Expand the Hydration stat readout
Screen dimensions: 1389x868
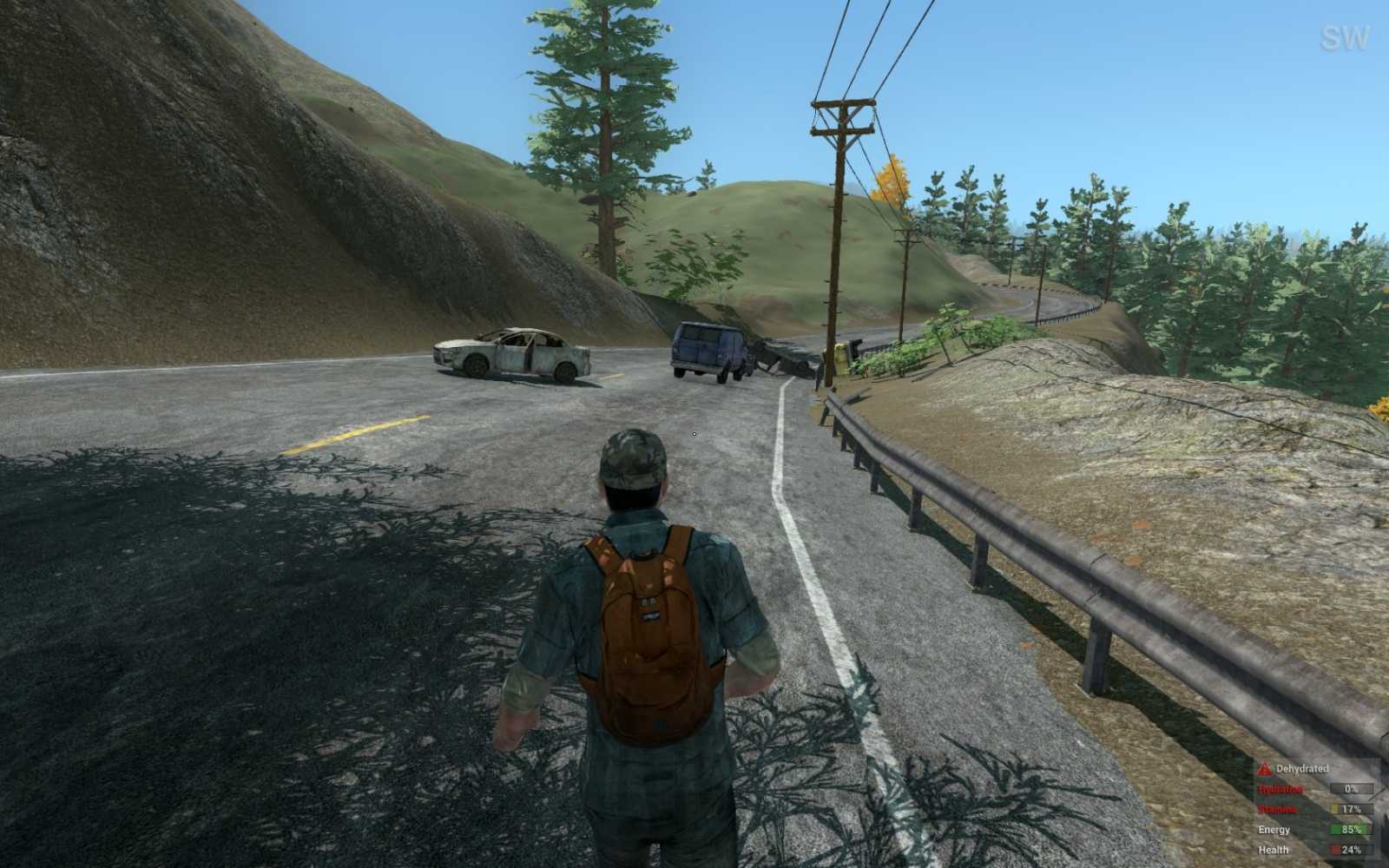point(1352,789)
